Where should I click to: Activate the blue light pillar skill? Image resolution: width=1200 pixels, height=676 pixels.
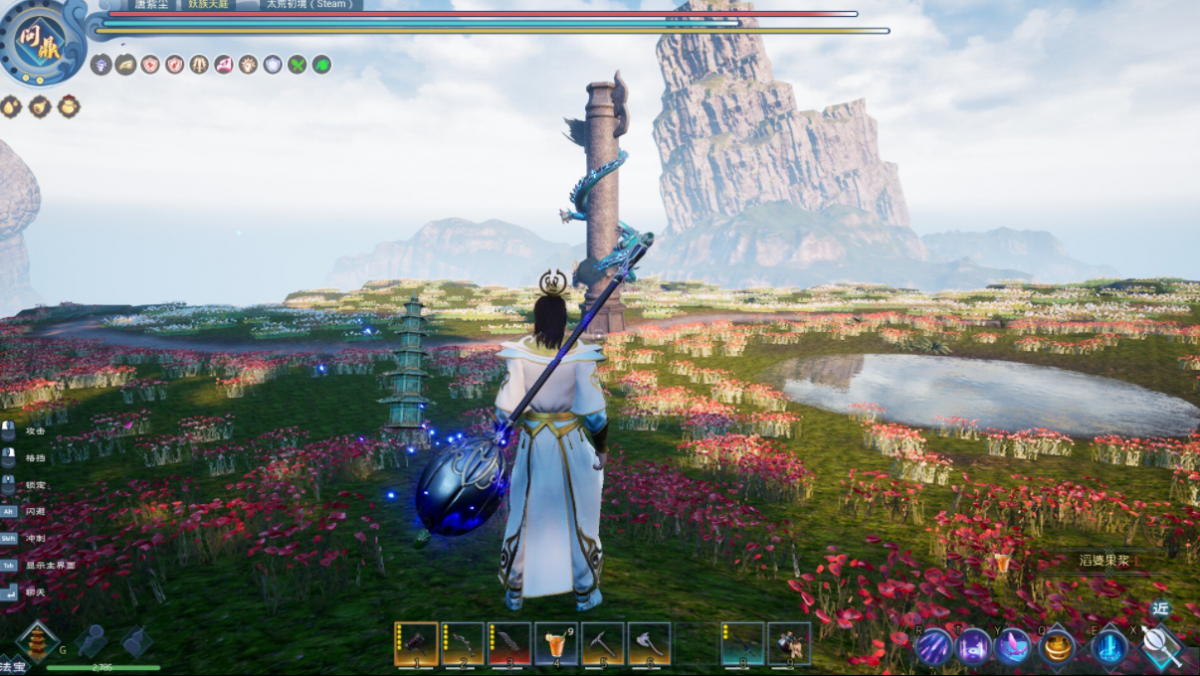click(1108, 647)
